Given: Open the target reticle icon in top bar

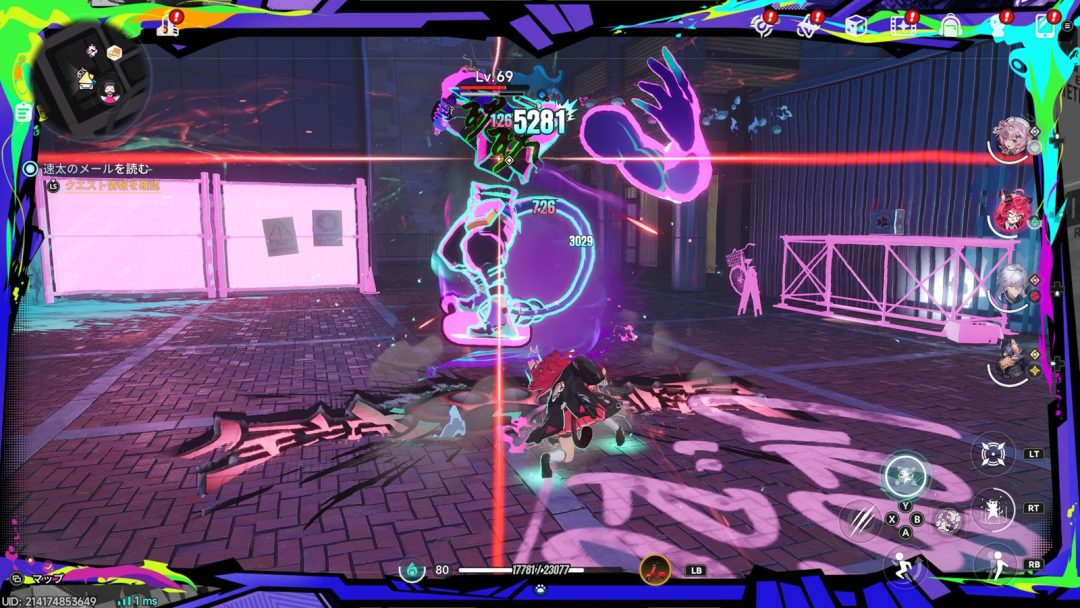Looking at the screenshot, I should tap(763, 26).
